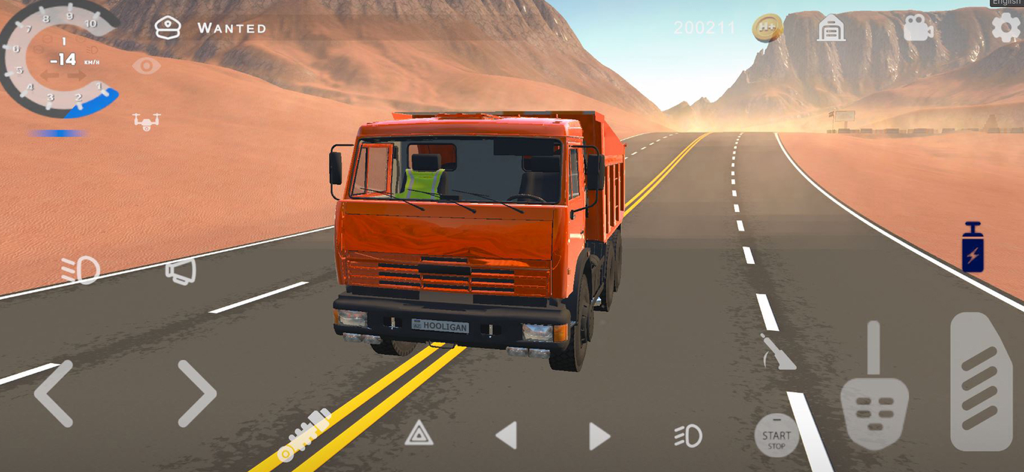
Task: Switch the camera view with the camera icon
Action: click(917, 28)
